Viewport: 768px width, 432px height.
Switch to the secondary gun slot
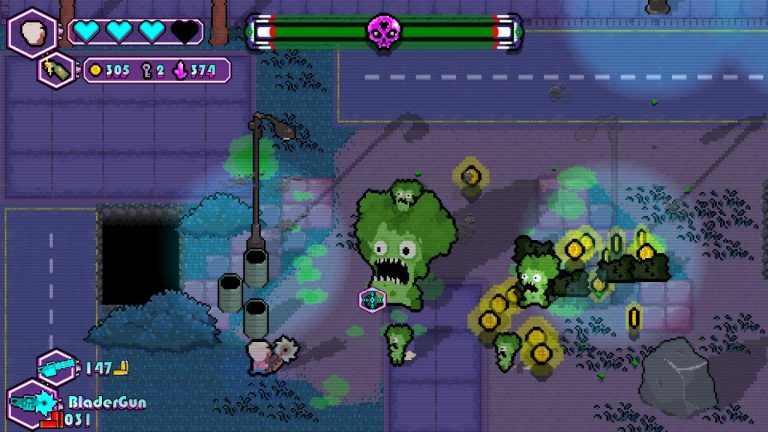pos(57,366)
